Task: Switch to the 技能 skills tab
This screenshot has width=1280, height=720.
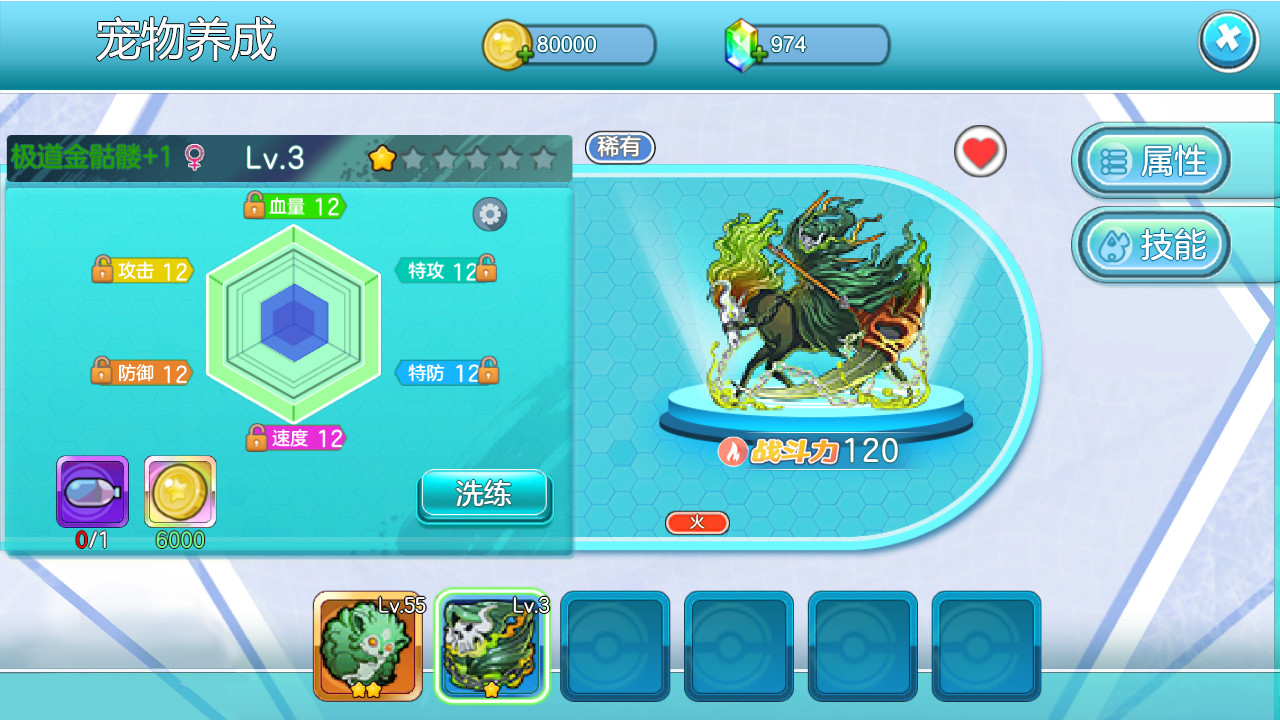Action: pos(1152,245)
